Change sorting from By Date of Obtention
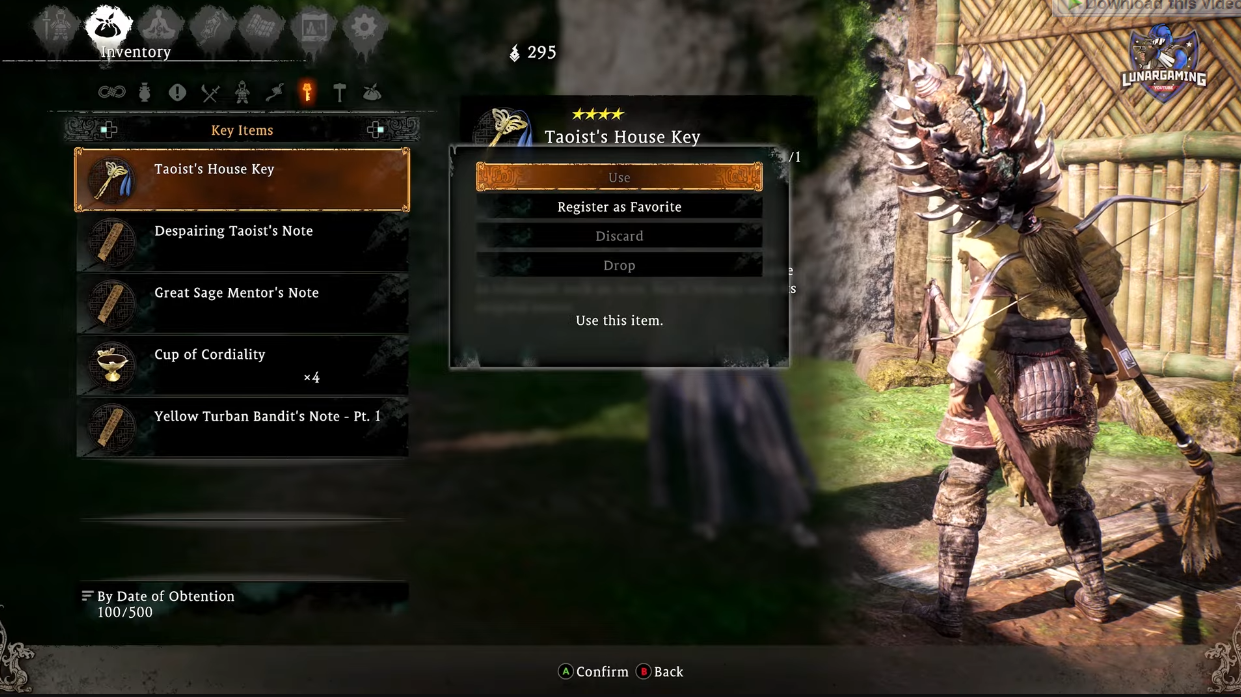Viewport: 1241px width, 697px height. point(160,597)
